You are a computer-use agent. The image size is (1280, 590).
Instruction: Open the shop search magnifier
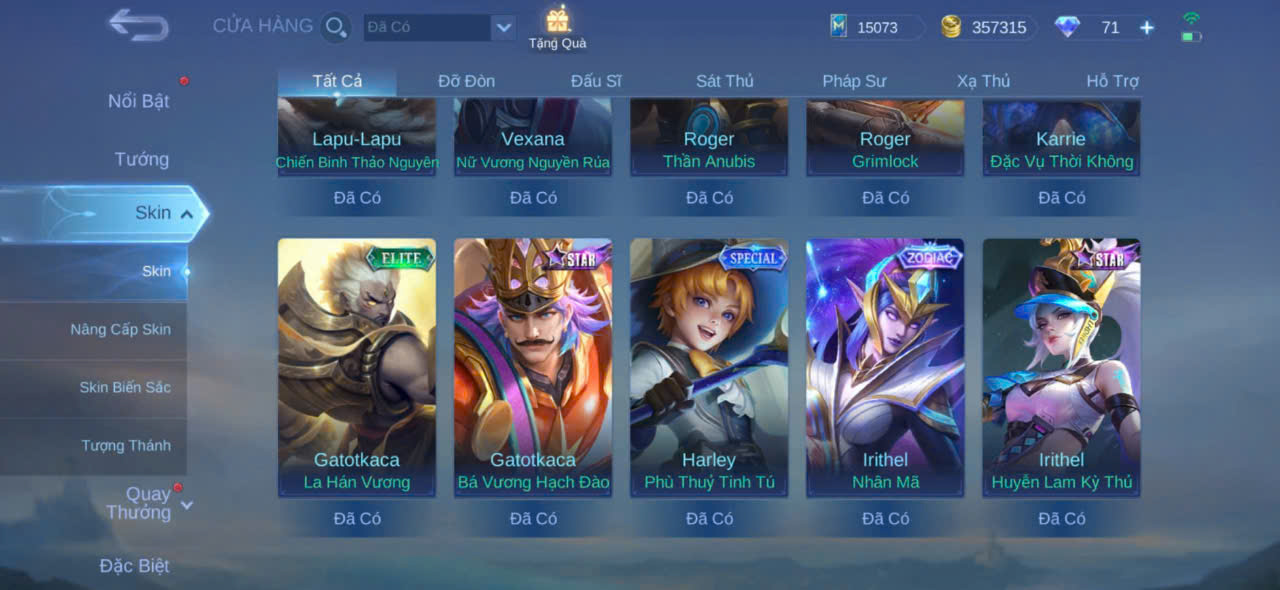click(x=336, y=27)
